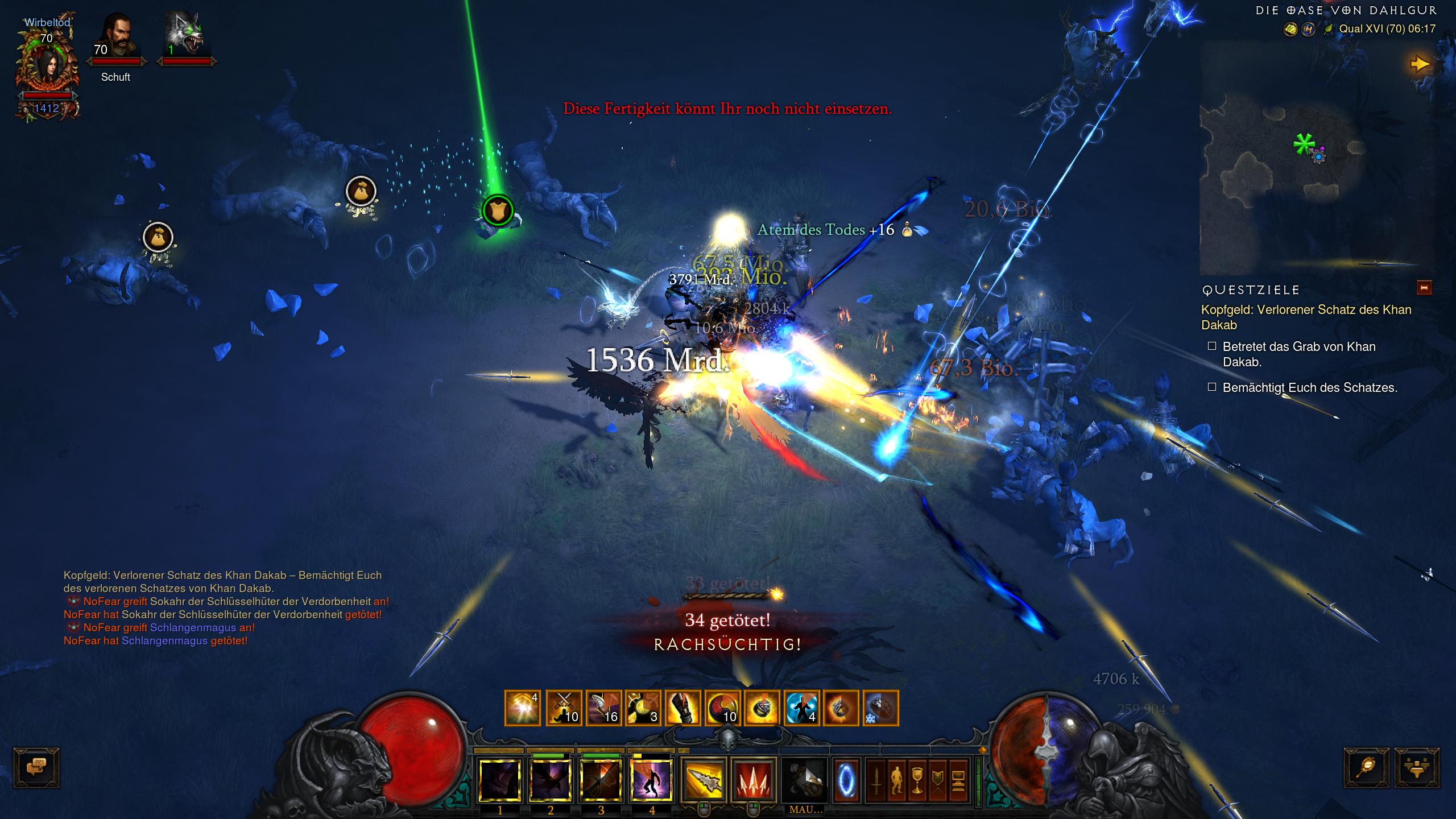Open the chat speech-bubble button
The image size is (1456, 819).
(36, 768)
